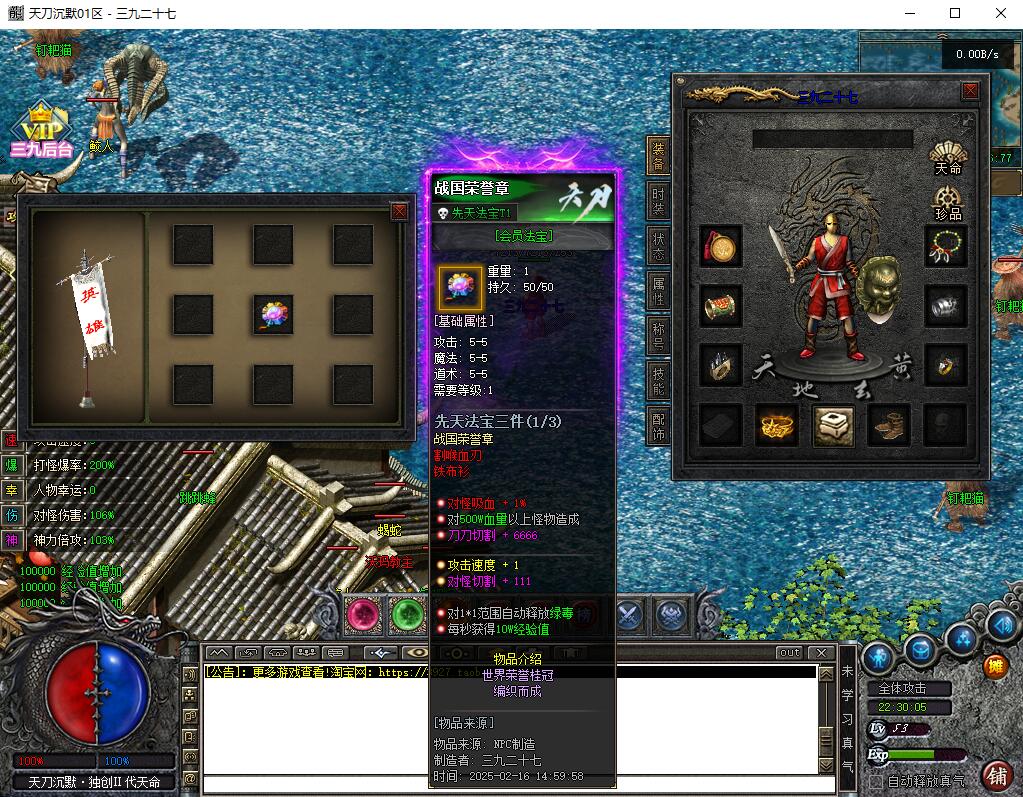Screen dimensions: 1023x797
Task: Select the 配饰 accessories tab
Action: coord(658,425)
